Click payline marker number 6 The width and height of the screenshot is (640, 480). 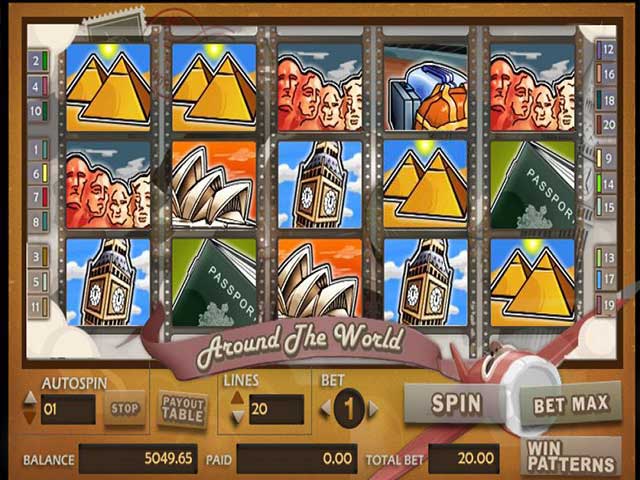[38, 173]
